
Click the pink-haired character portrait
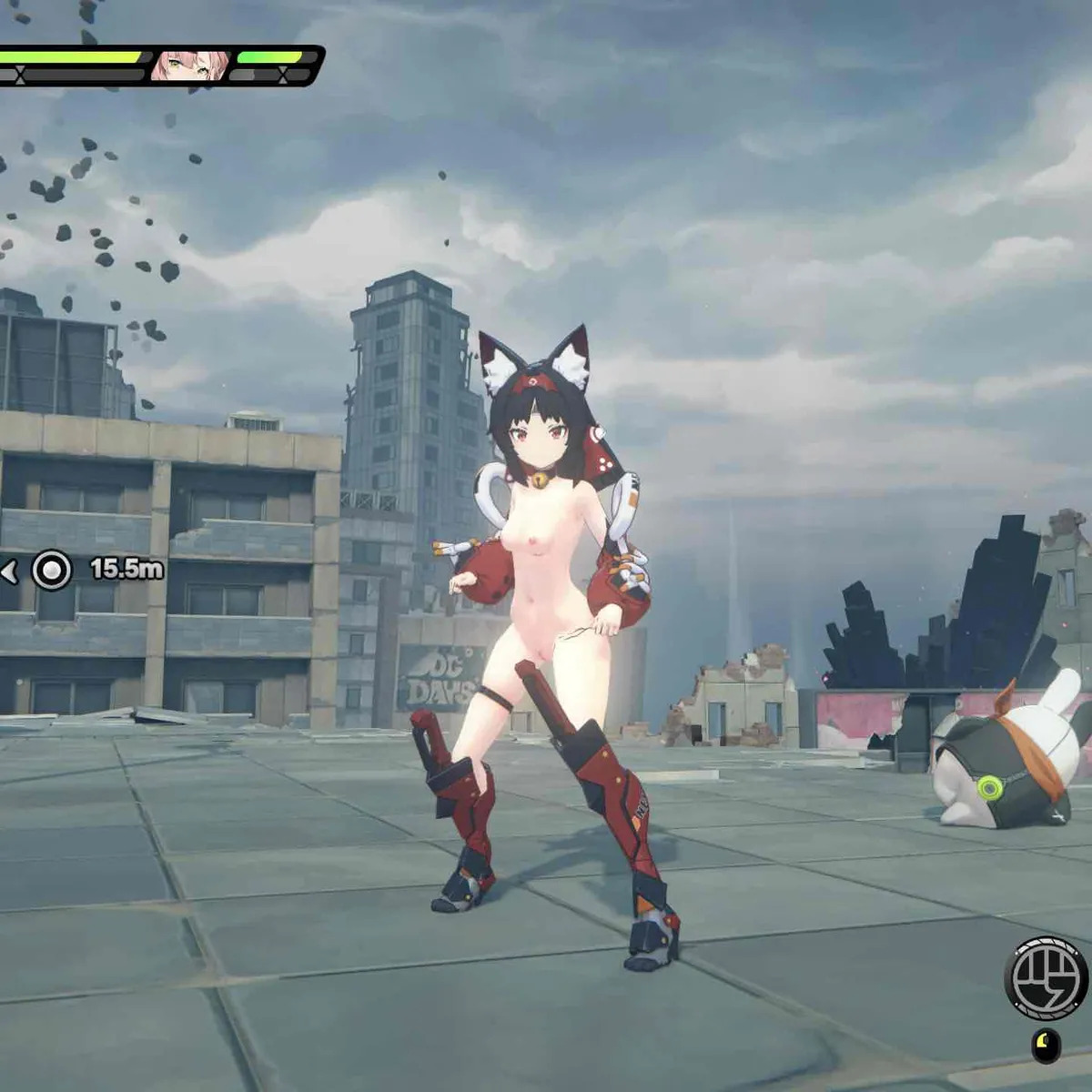[x=188, y=66]
